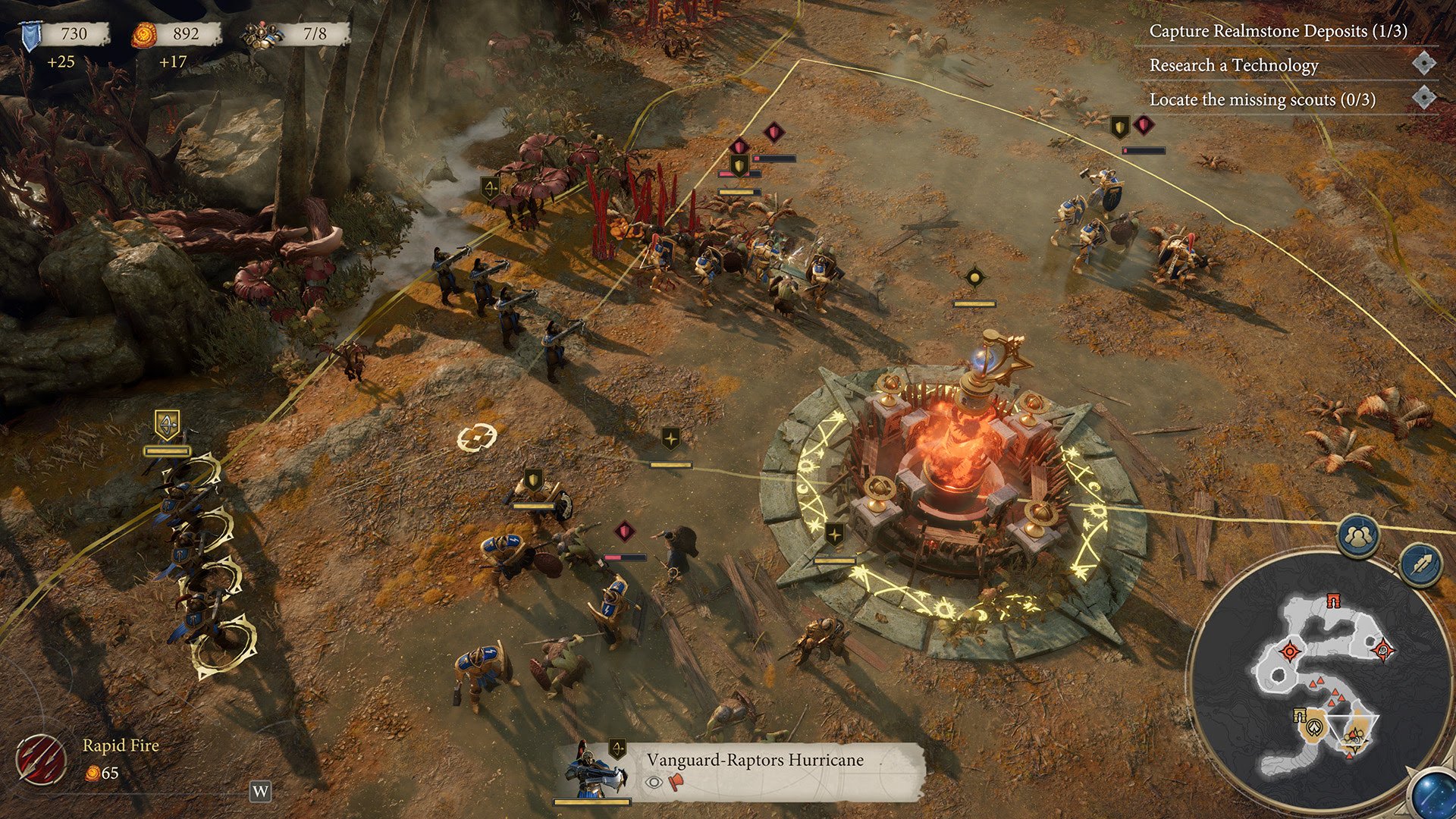Screen dimensions: 1456x819
Task: Click the Locate the missing scouts text
Action: tap(1263, 99)
